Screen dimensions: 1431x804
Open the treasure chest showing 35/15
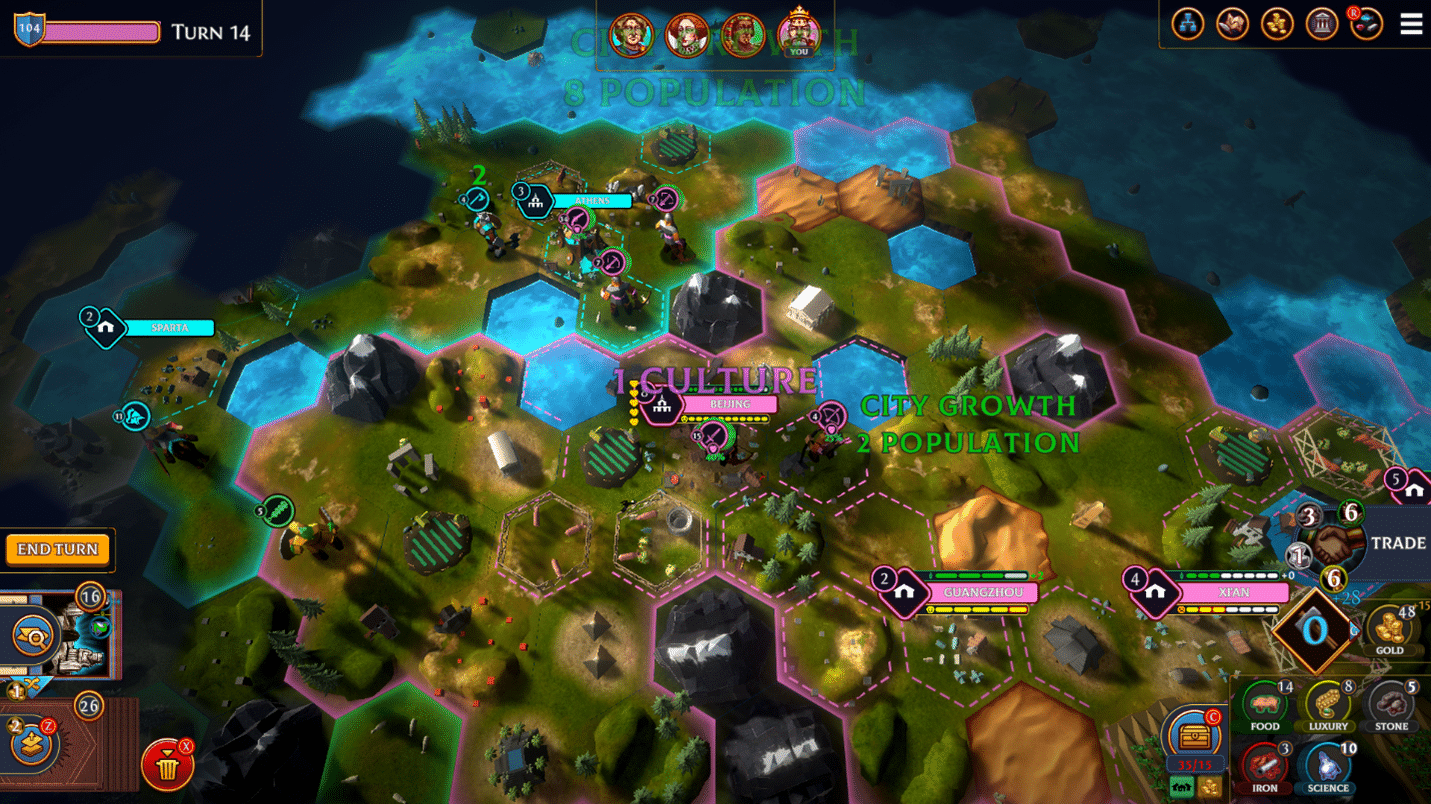point(1197,737)
